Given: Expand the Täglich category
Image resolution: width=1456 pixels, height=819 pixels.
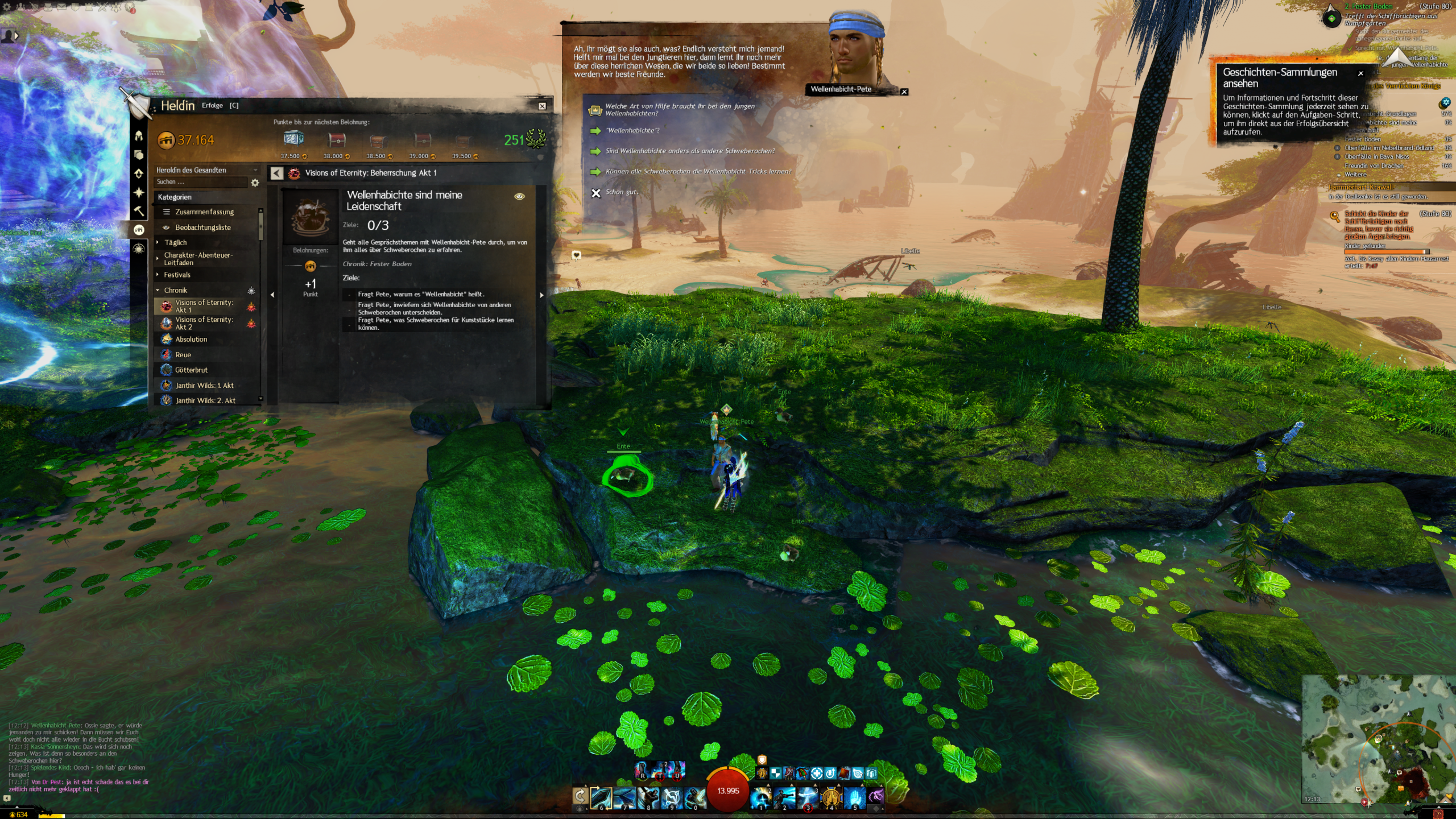Looking at the screenshot, I should coord(175,242).
